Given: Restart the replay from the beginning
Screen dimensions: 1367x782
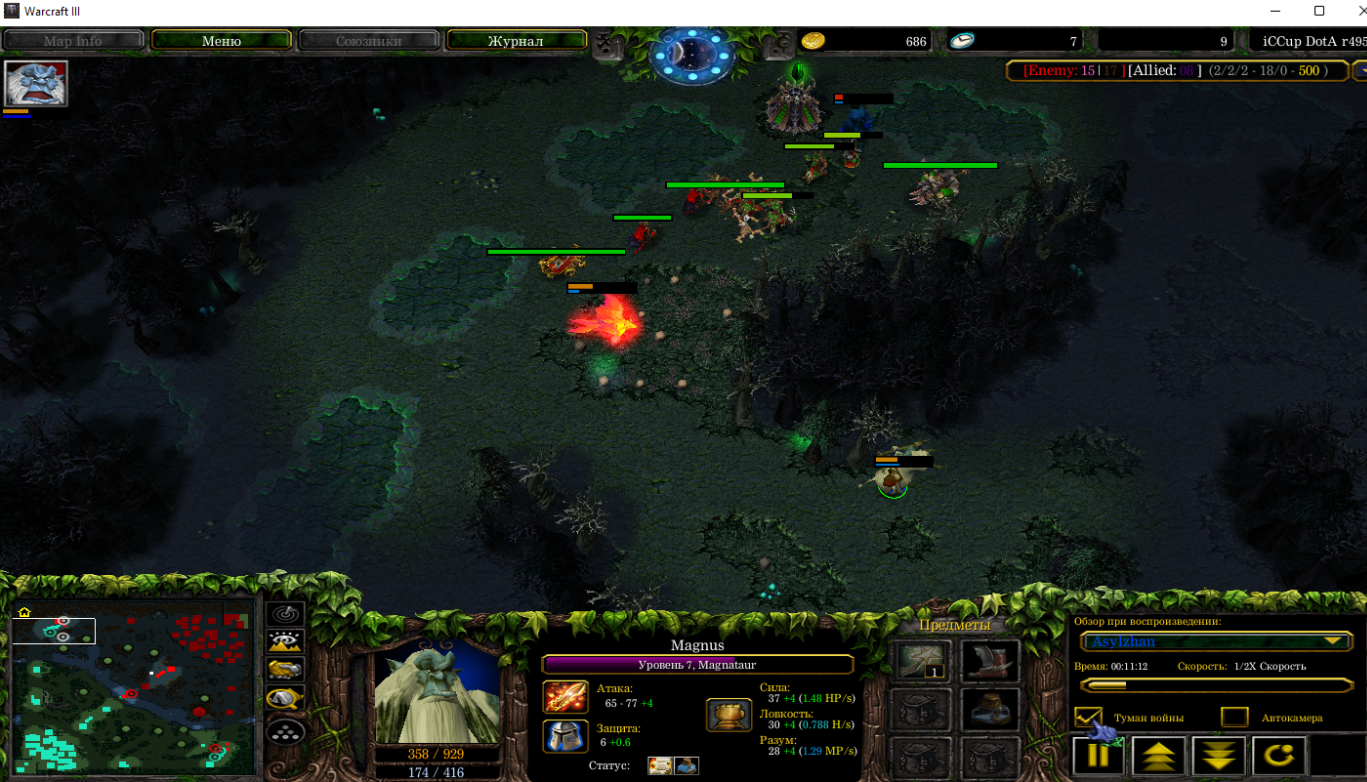Looking at the screenshot, I should click(1278, 756).
